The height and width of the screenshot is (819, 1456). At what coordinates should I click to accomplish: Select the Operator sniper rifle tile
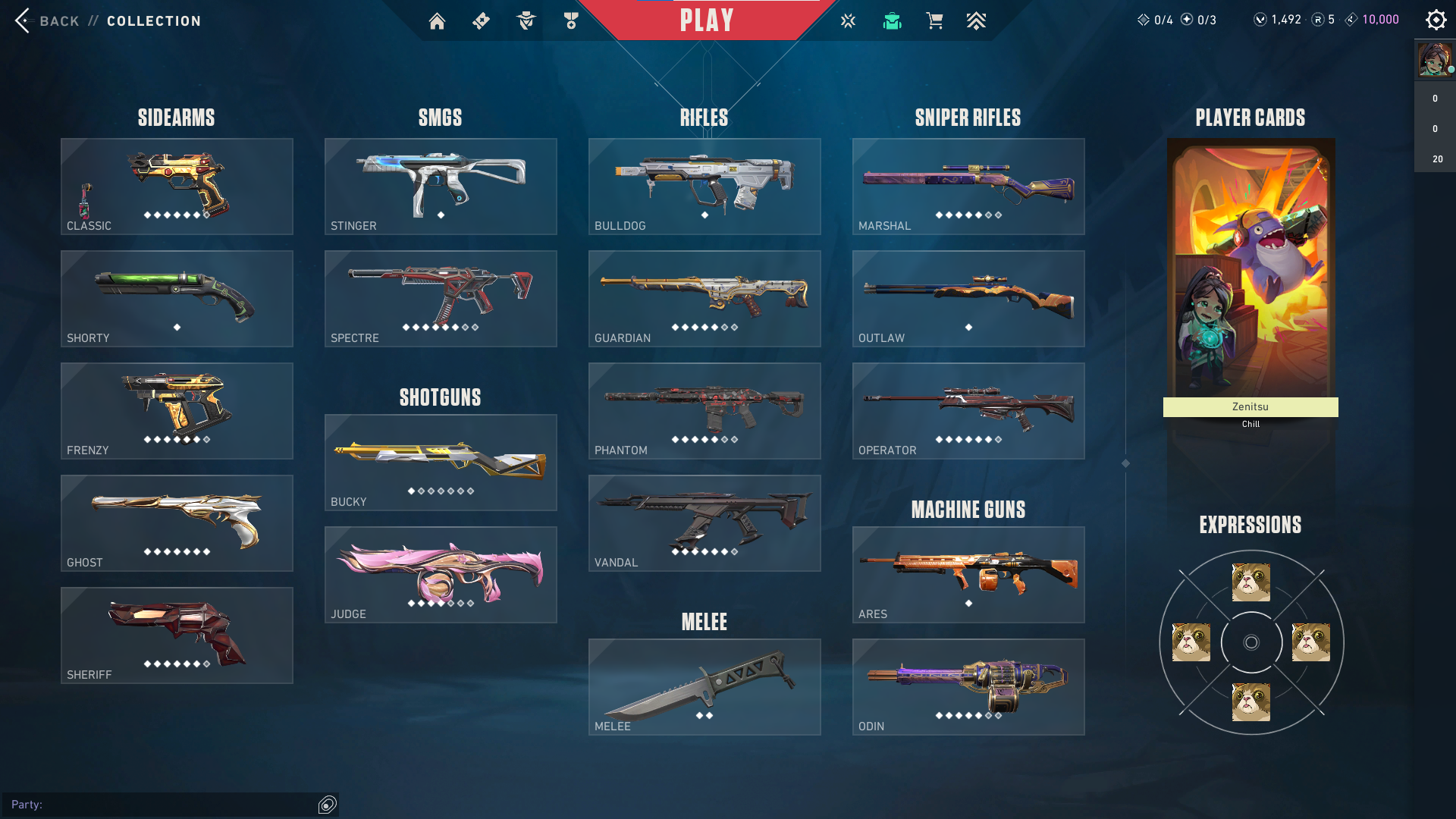pyautogui.click(x=968, y=411)
